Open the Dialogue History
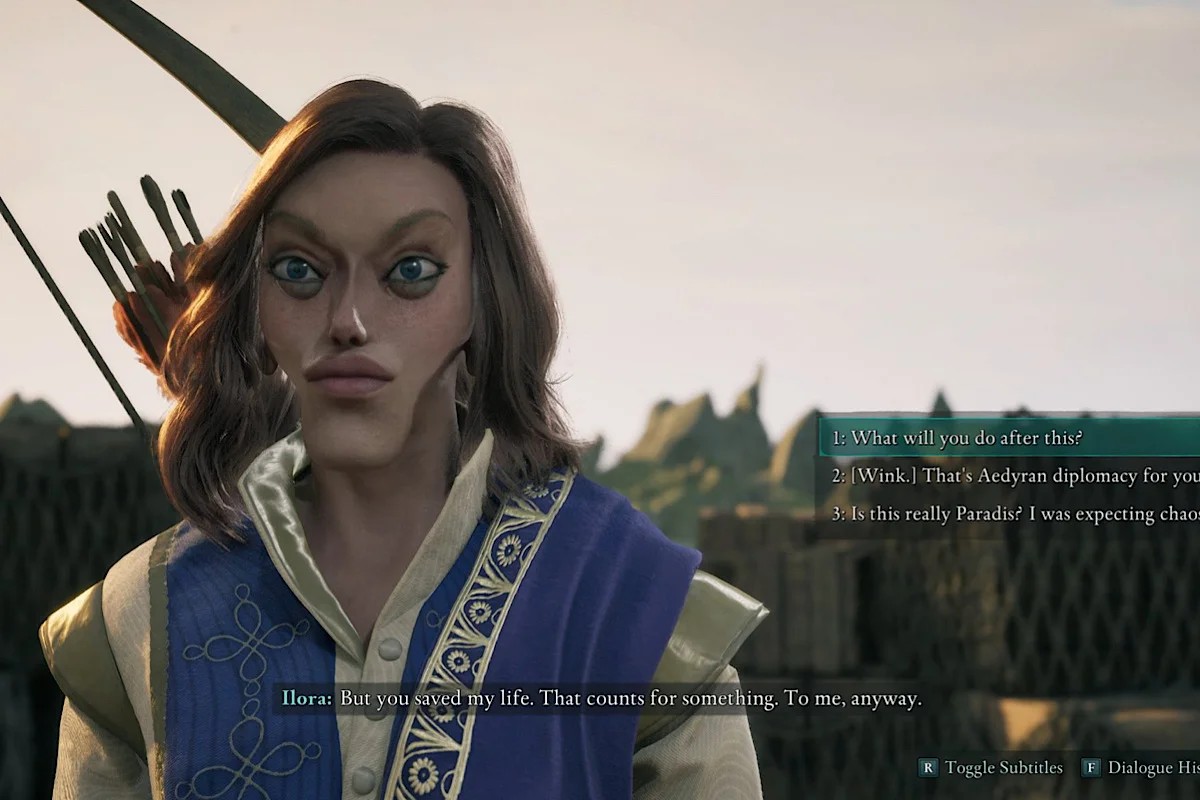This screenshot has height=800, width=1200. click(x=1145, y=768)
